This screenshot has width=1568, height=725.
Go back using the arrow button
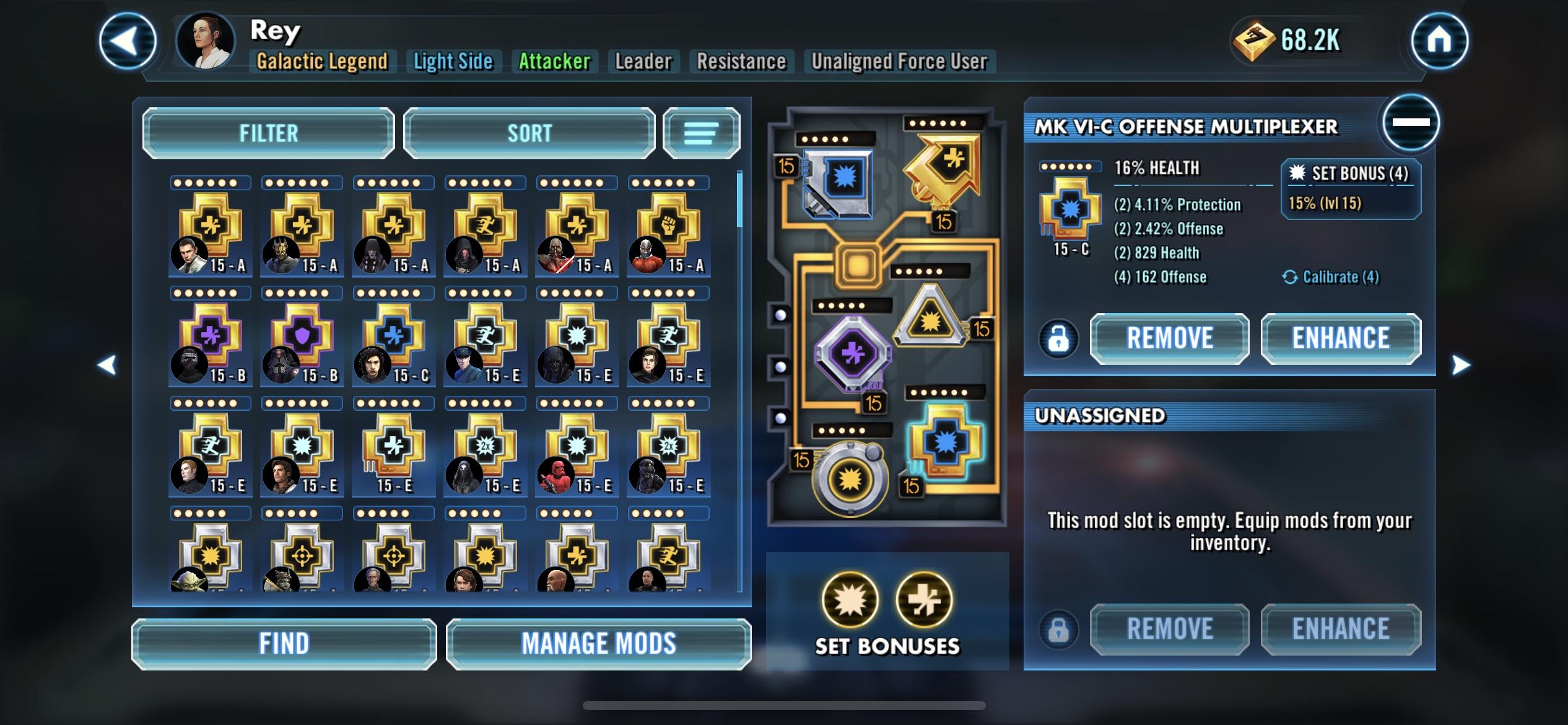pyautogui.click(x=128, y=41)
